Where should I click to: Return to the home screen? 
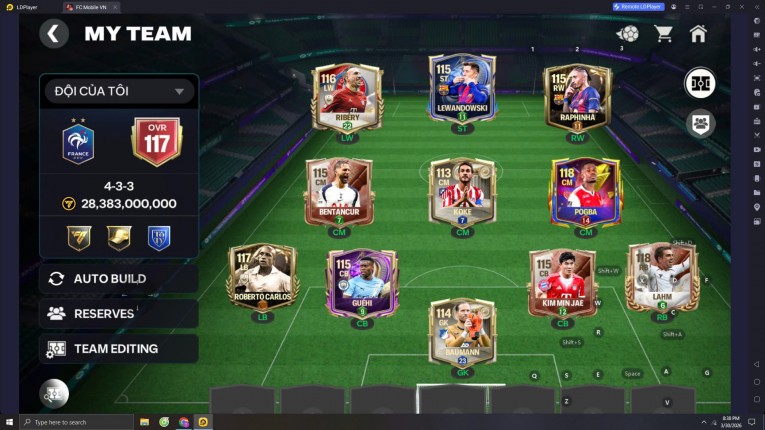(698, 34)
